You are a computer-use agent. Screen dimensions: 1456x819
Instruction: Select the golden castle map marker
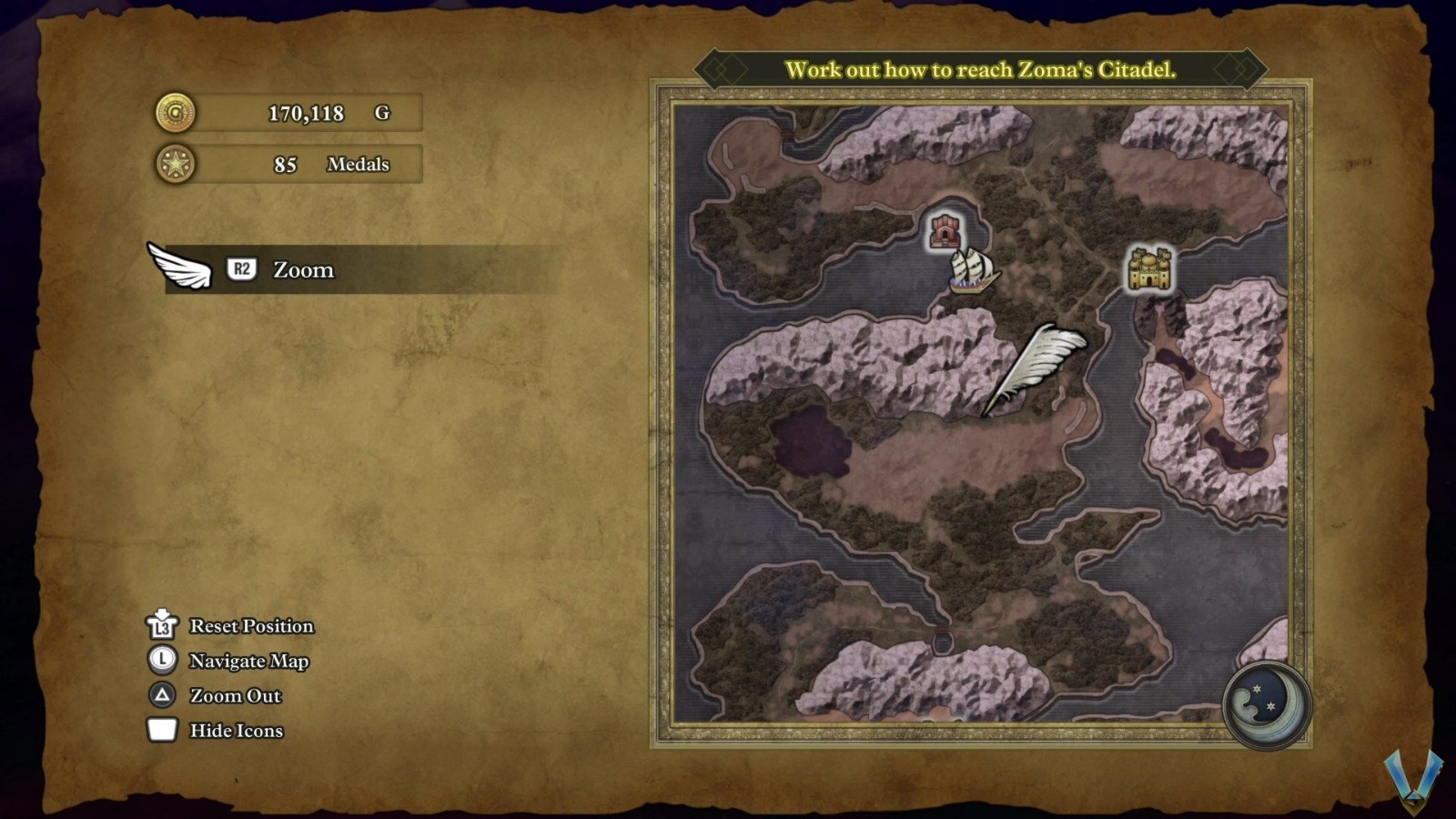coord(1148,268)
